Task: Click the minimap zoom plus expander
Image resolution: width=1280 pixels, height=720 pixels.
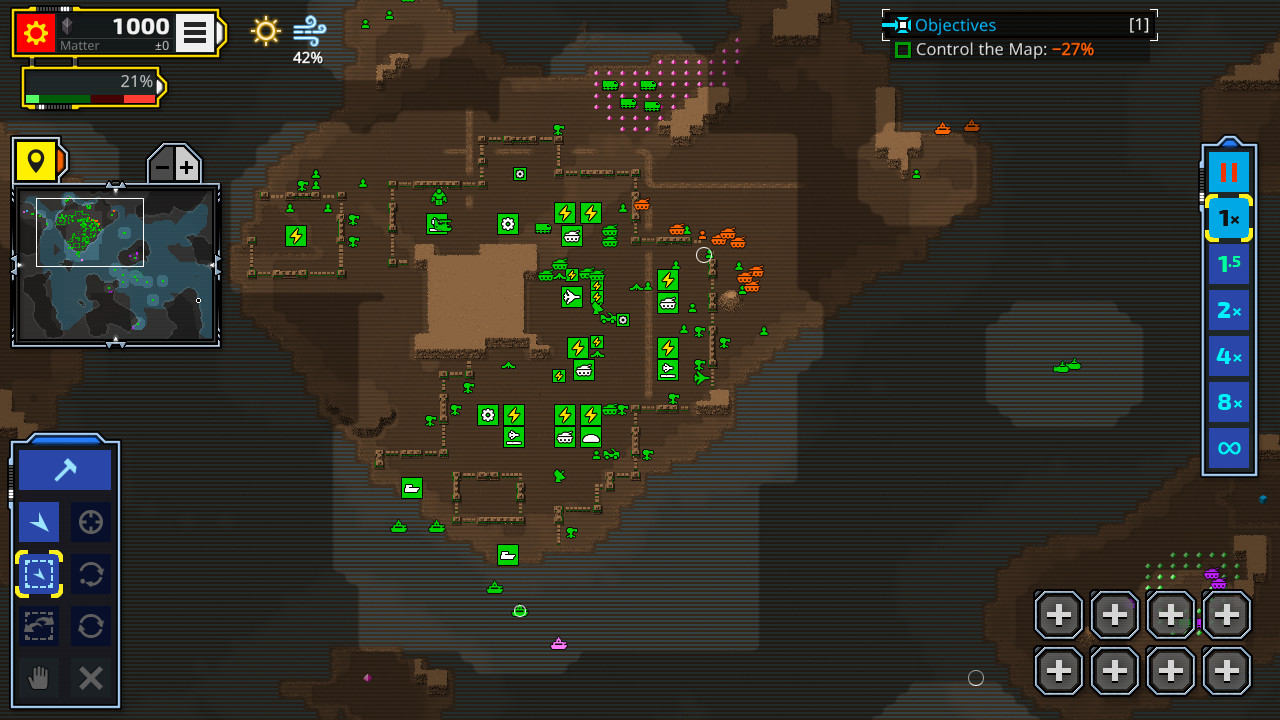Action: pos(187,163)
